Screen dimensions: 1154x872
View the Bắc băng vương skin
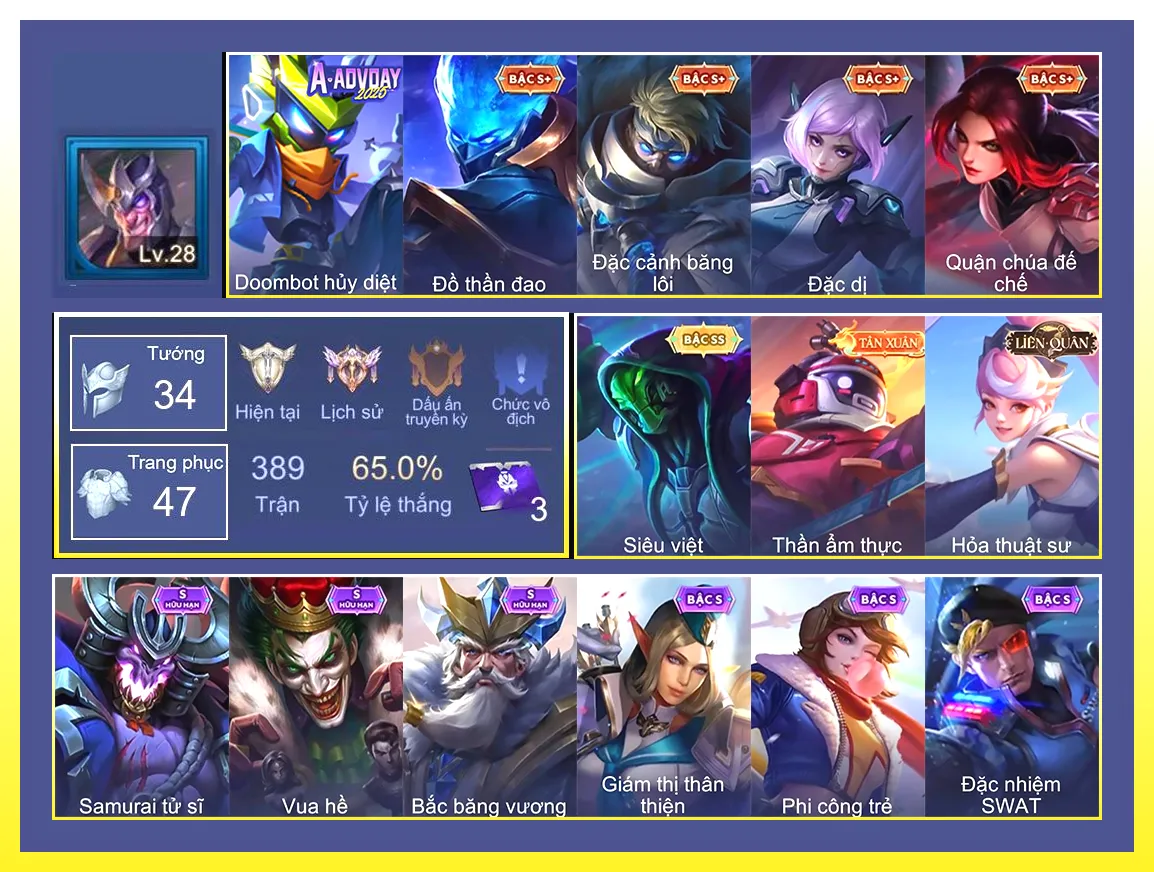(x=490, y=695)
